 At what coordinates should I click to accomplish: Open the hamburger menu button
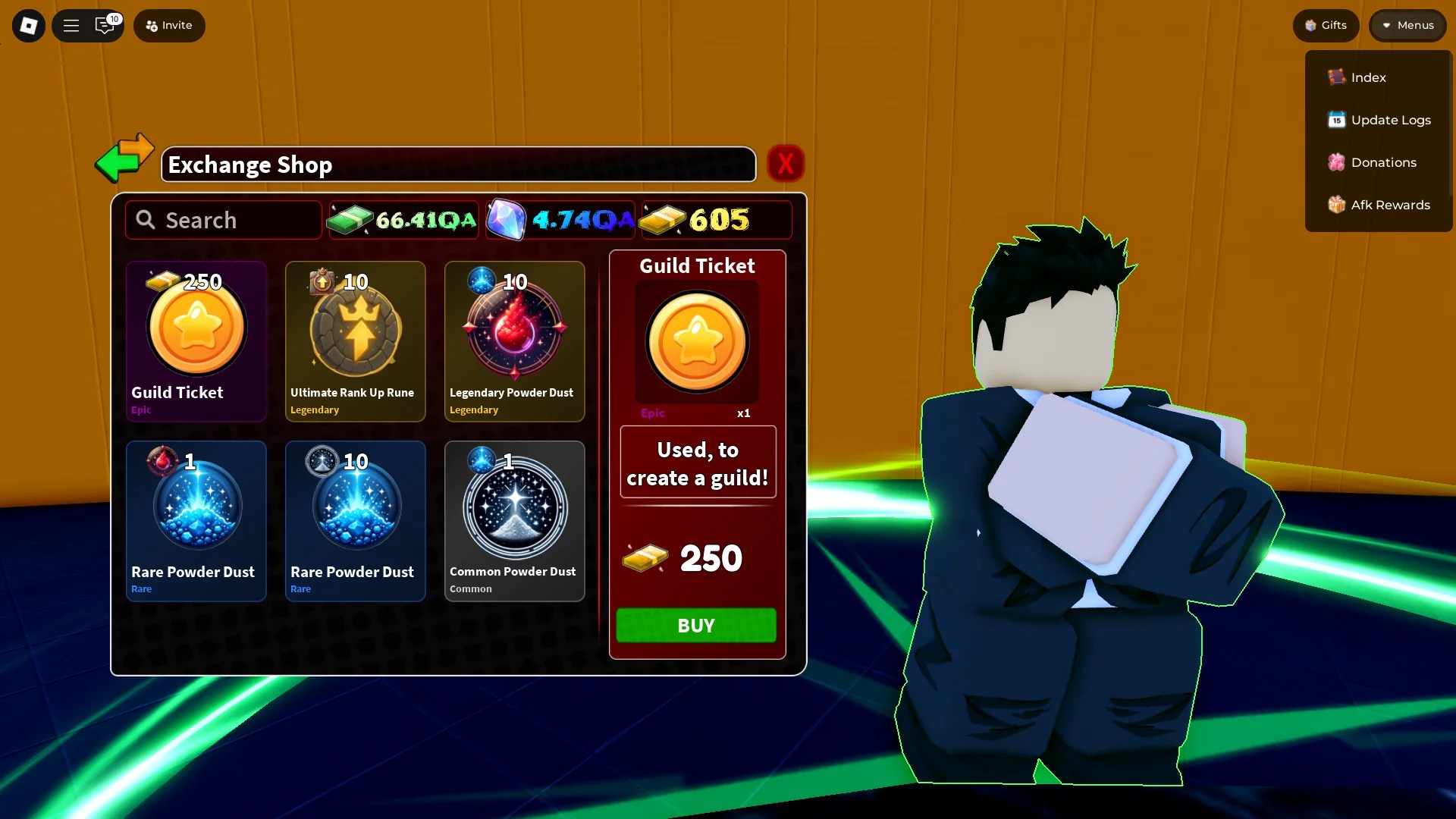pos(71,25)
